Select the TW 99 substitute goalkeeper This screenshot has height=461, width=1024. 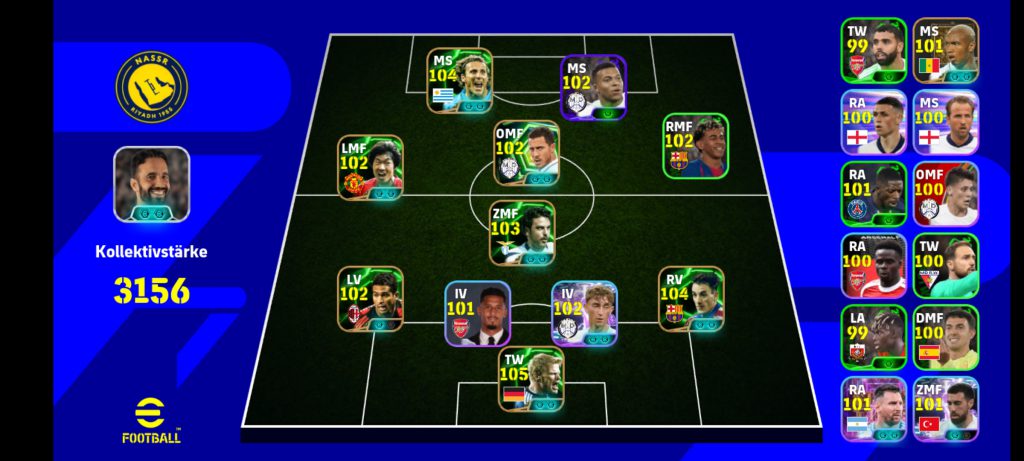pos(873,50)
